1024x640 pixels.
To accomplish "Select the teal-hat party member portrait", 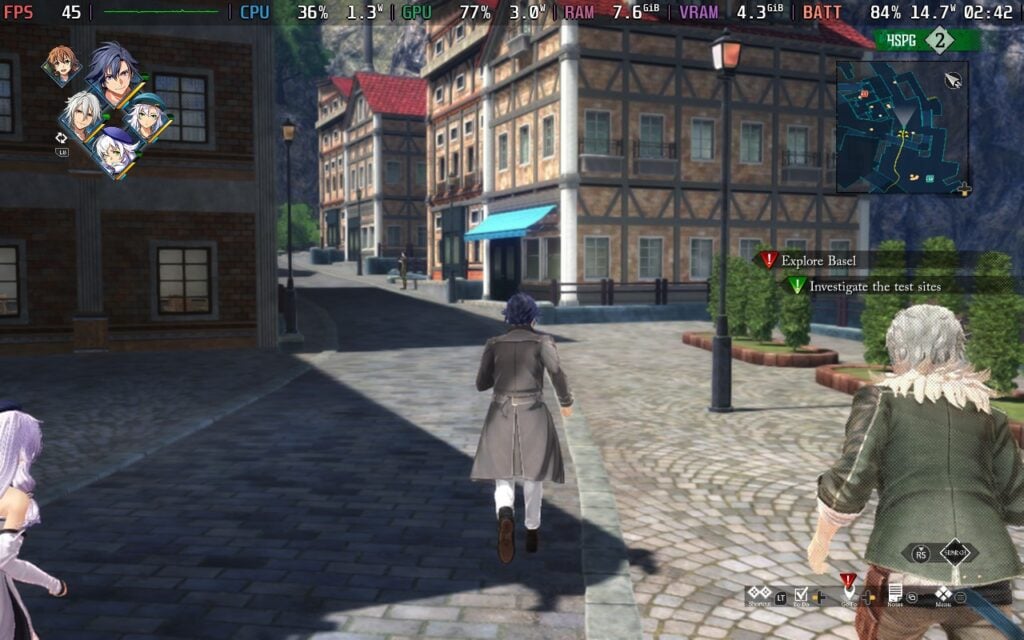I will (148, 118).
